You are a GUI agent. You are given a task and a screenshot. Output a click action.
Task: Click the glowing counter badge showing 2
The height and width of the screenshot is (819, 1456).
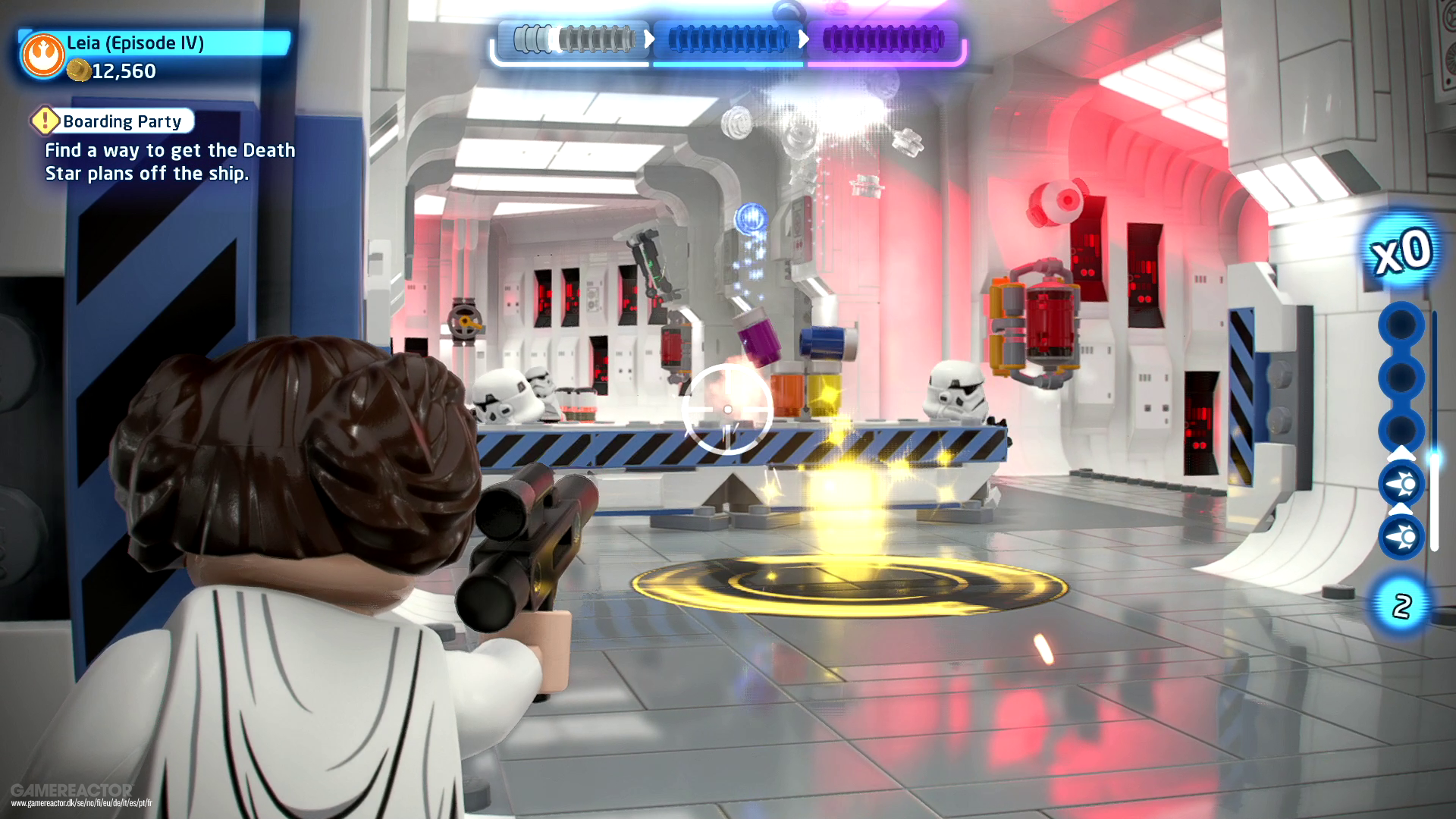click(x=1401, y=605)
